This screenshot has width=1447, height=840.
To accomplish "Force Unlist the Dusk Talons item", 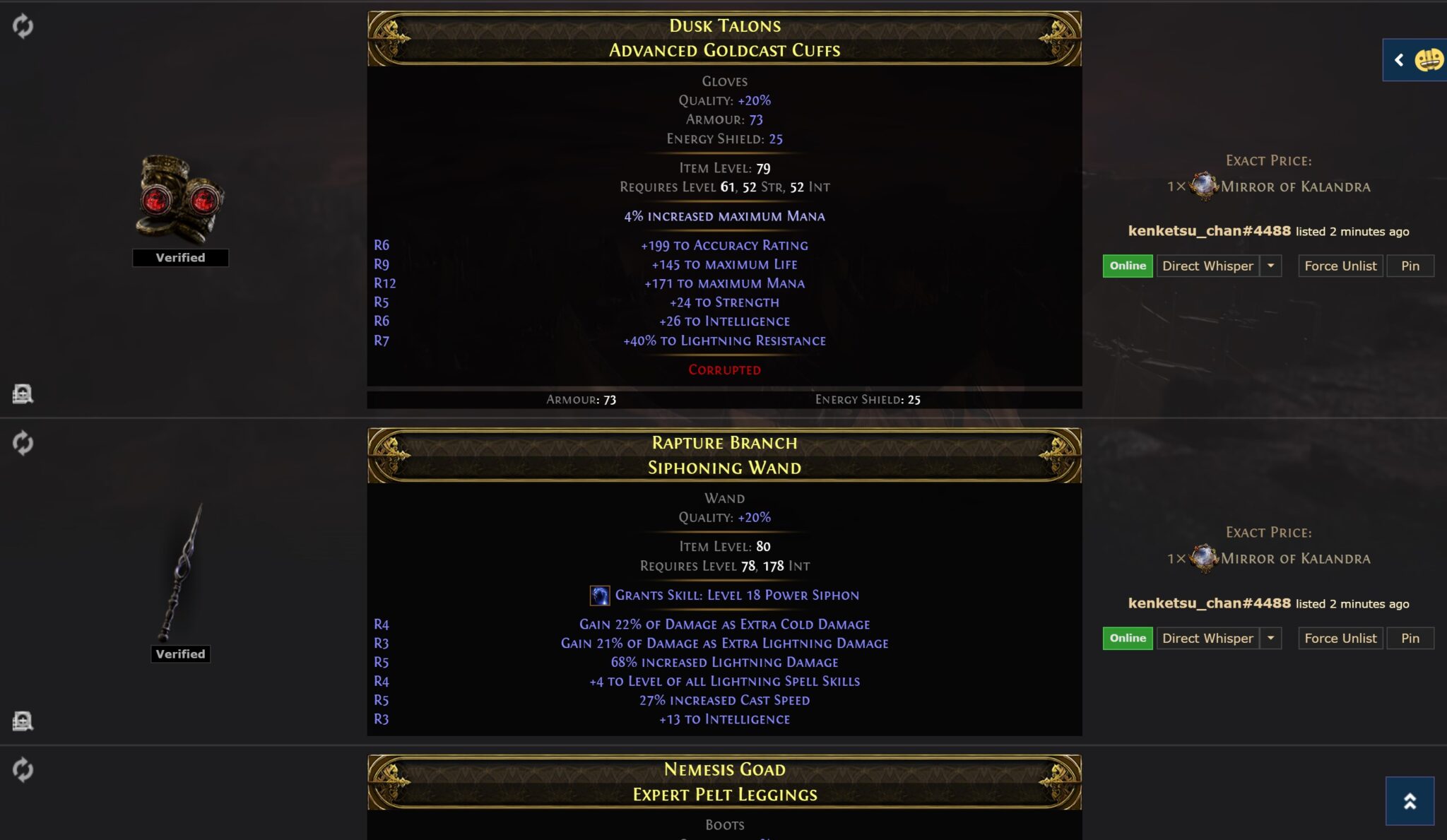I will point(1340,266).
